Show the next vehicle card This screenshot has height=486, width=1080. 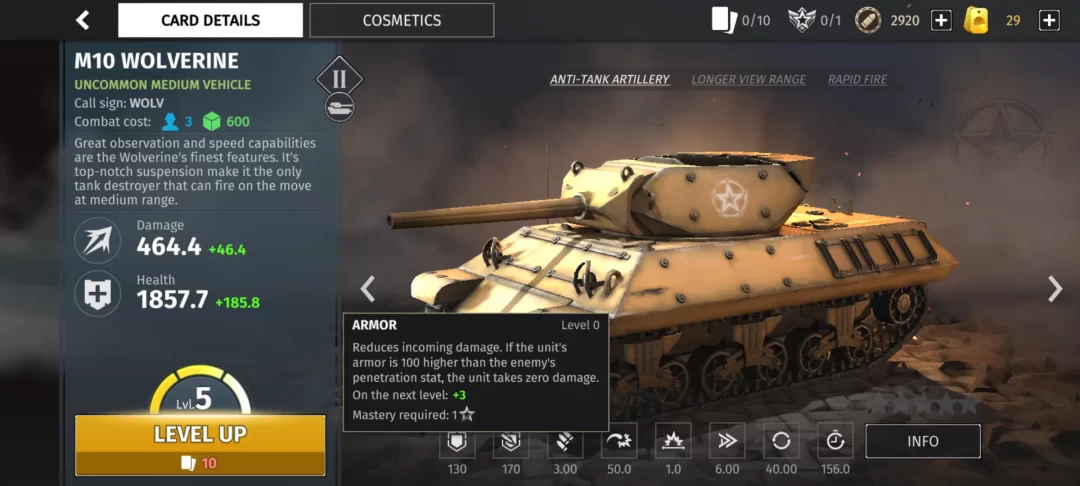1054,289
